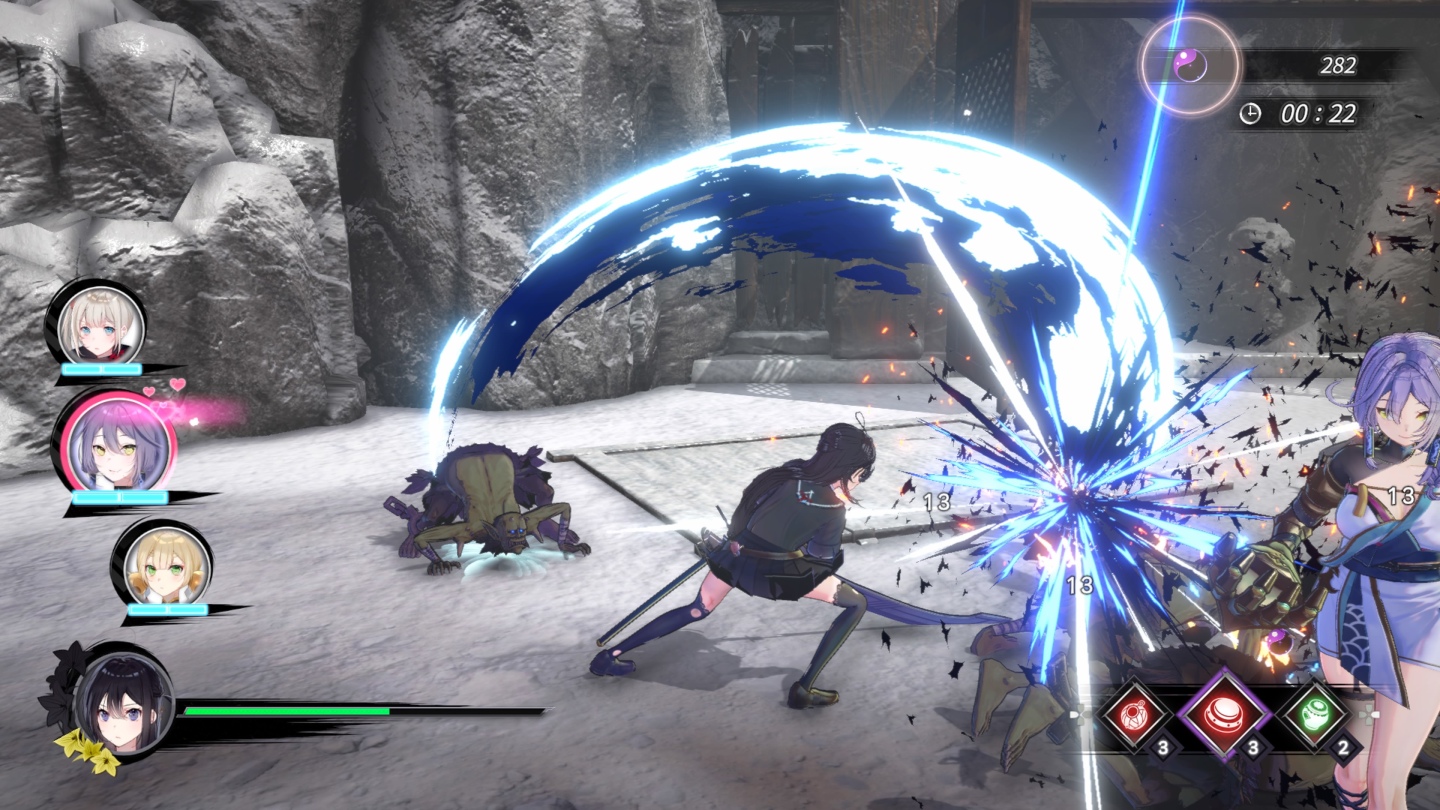Use the red round charm item
This screenshot has width=1440, height=810.
(1135, 714)
